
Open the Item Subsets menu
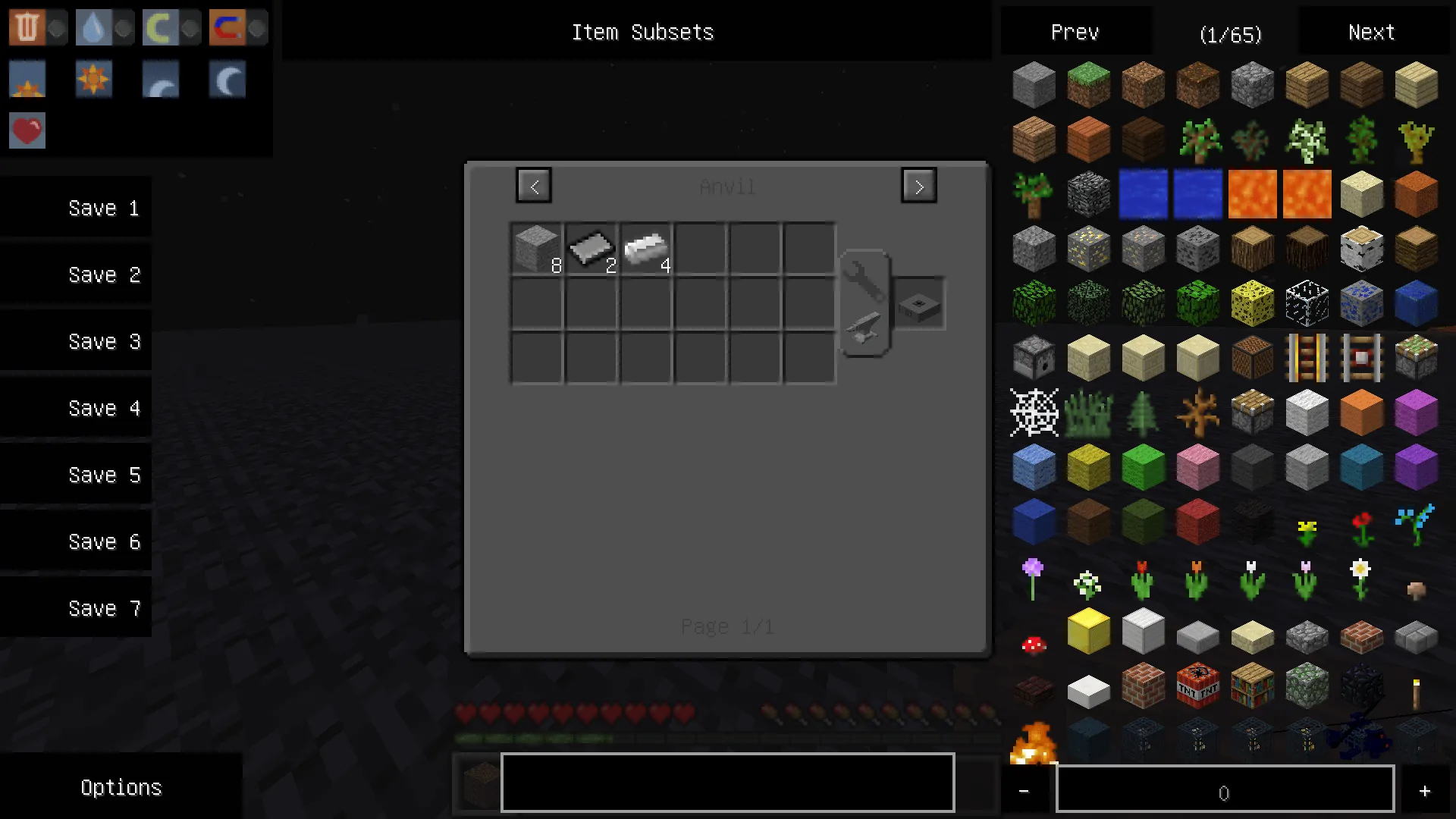(642, 32)
